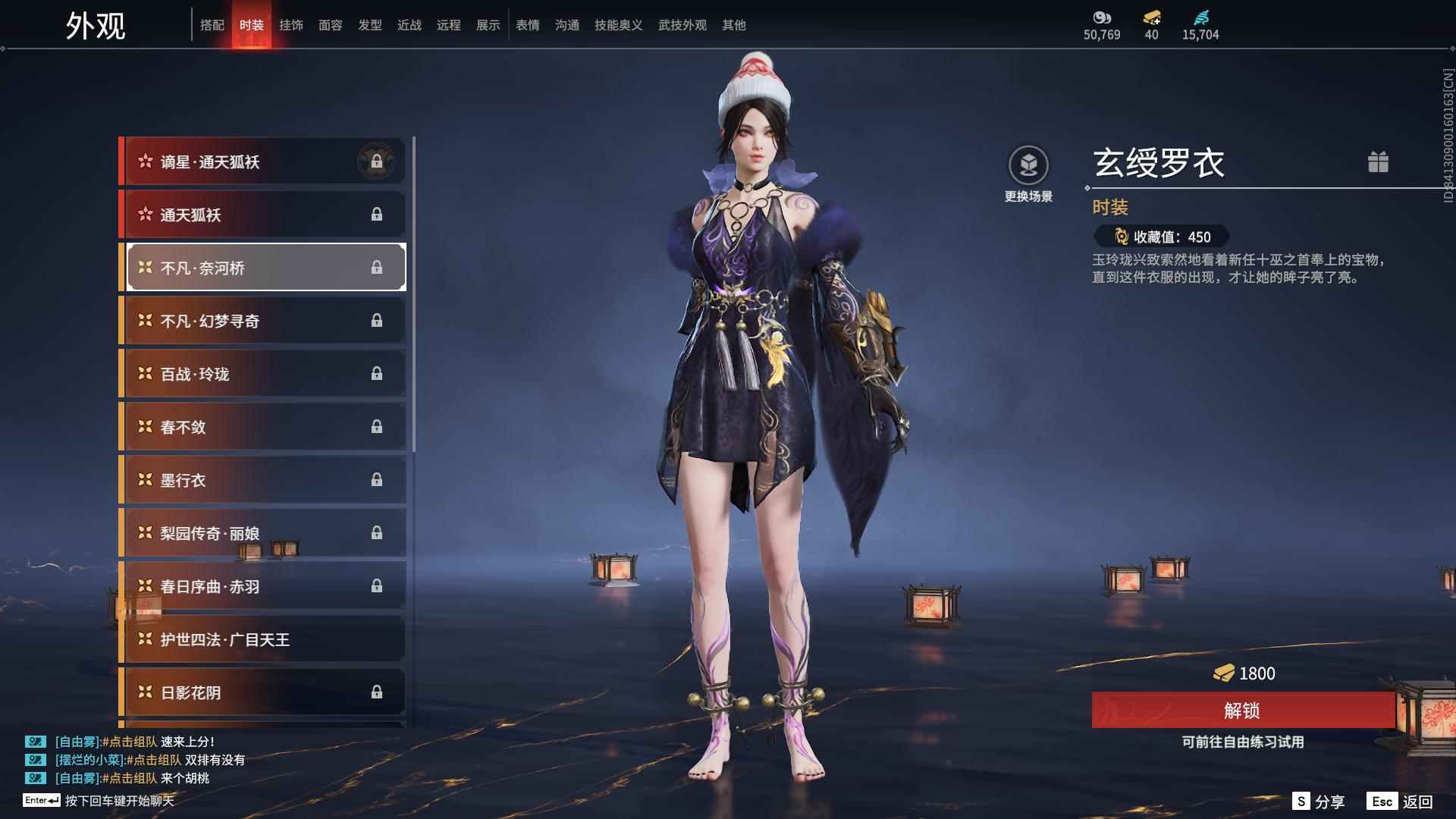Viewport: 1456px width, 819px height.
Task: Click the blue currency icon showing 15,704
Action: (1202, 18)
